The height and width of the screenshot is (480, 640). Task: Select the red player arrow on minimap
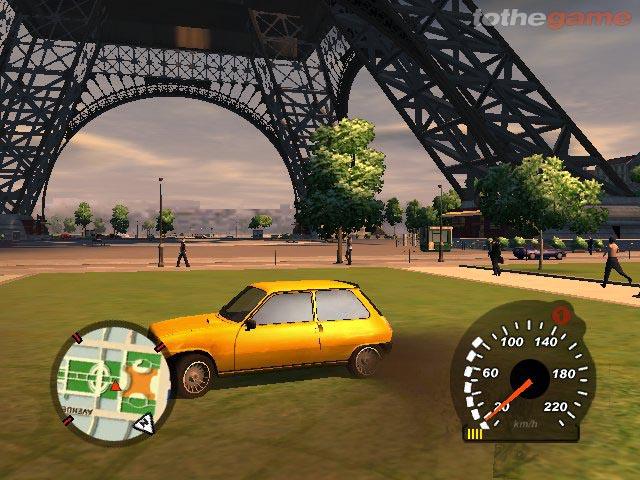click(x=116, y=385)
